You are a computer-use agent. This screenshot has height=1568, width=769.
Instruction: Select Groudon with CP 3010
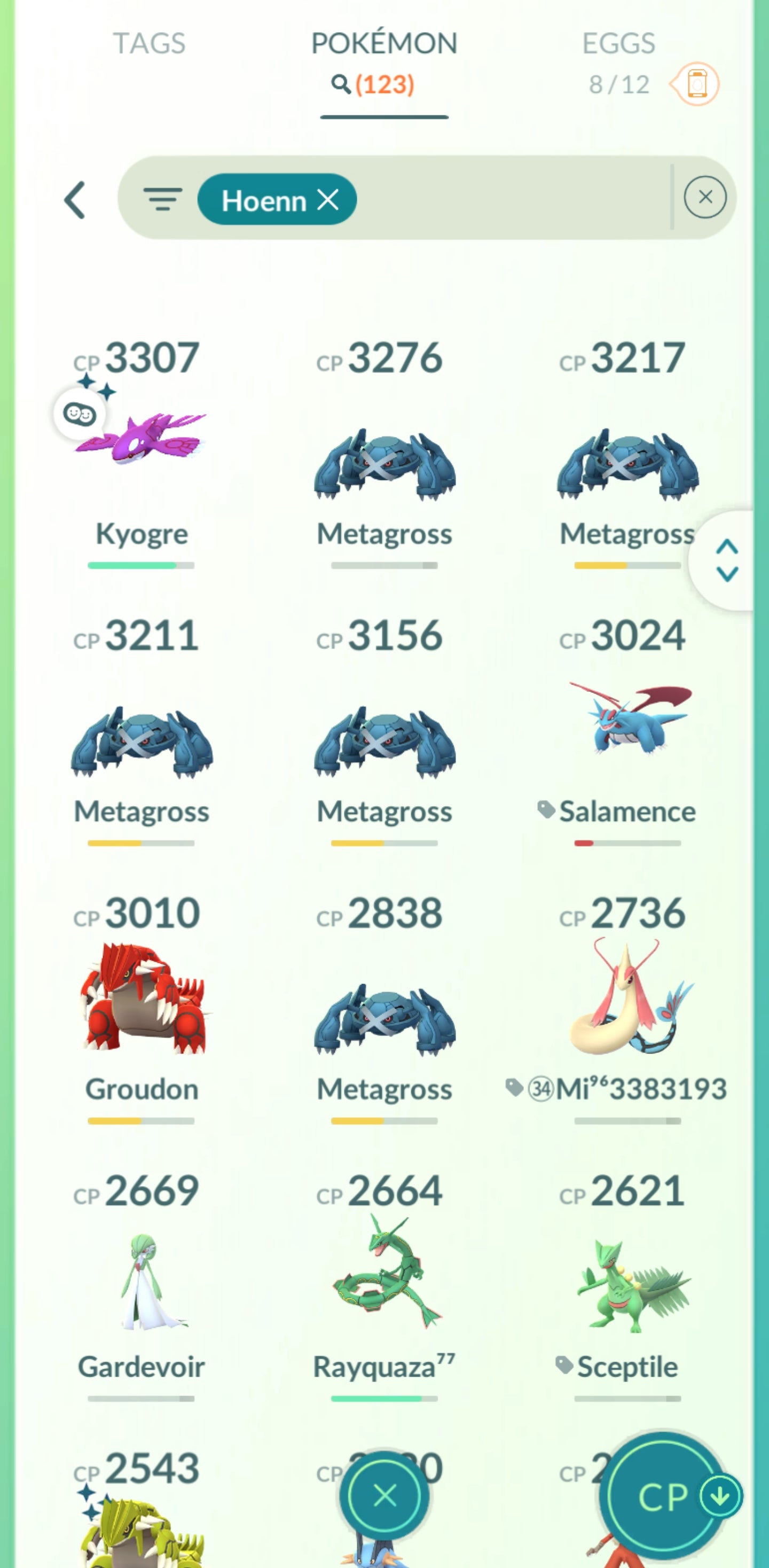coord(141,998)
